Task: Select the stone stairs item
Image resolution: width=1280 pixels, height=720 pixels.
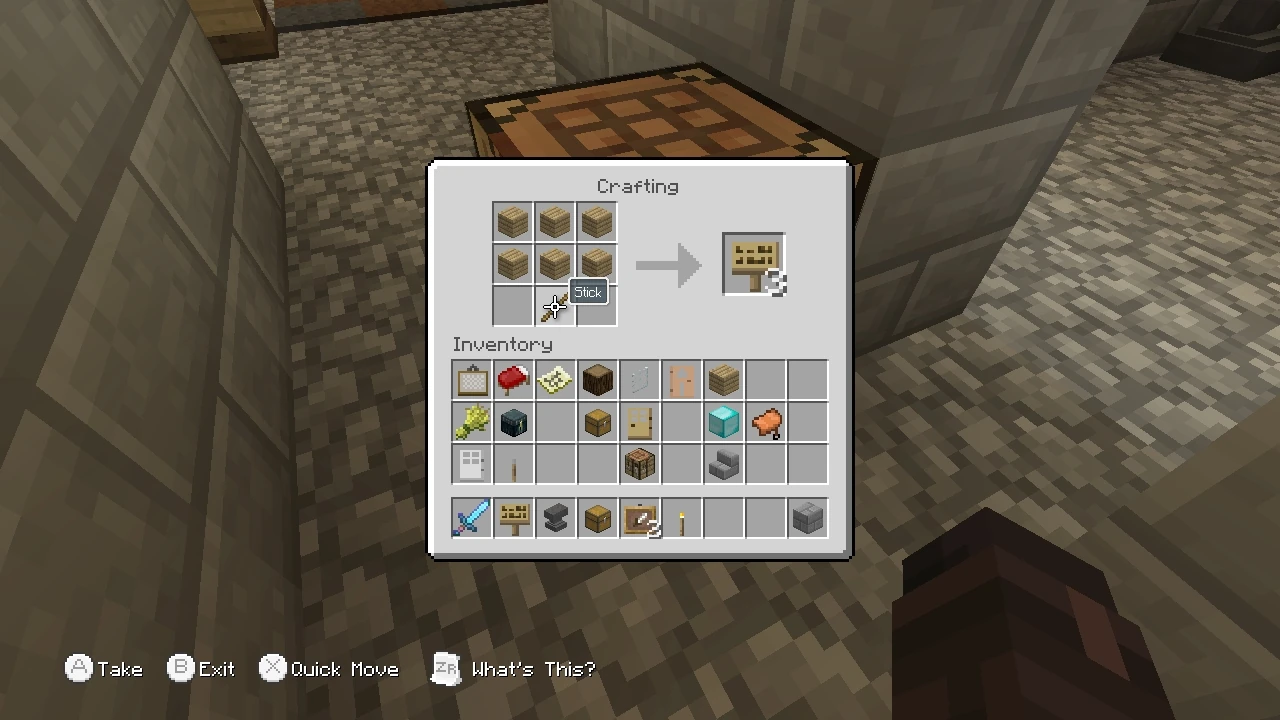Action: click(x=723, y=463)
